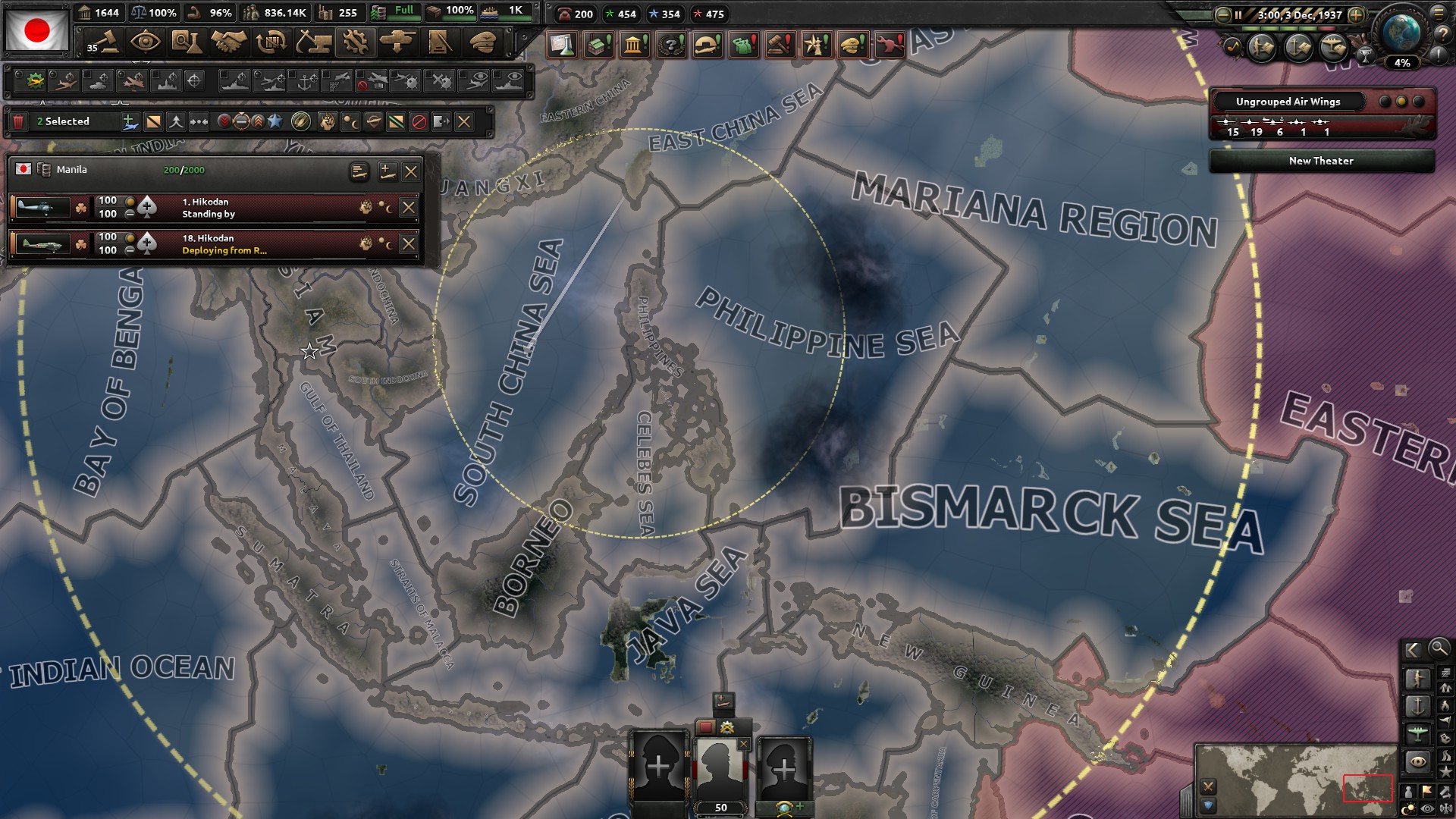Open the production menu with the gears icon
The image size is (1456, 819).
(356, 42)
